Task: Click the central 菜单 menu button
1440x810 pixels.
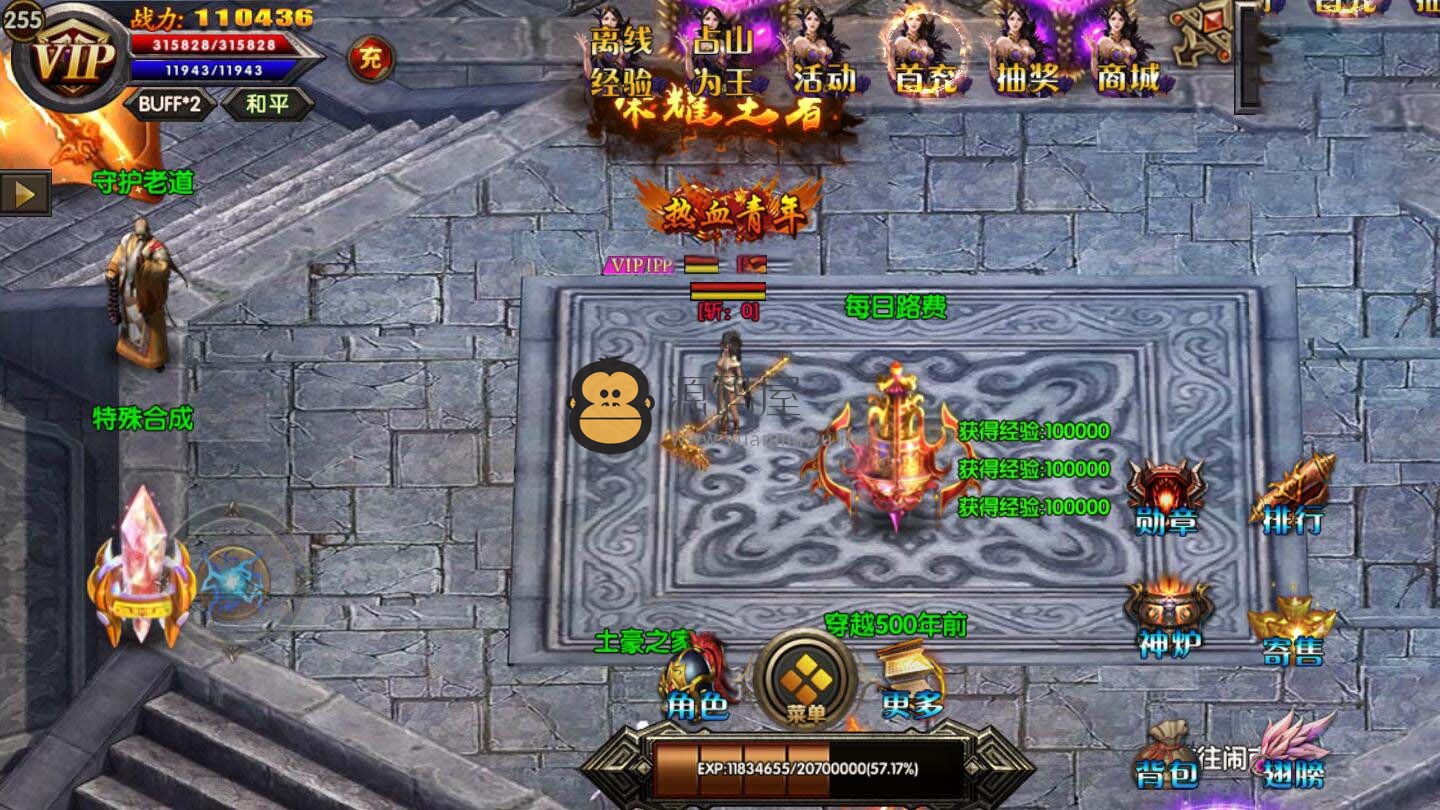Action: (x=806, y=682)
